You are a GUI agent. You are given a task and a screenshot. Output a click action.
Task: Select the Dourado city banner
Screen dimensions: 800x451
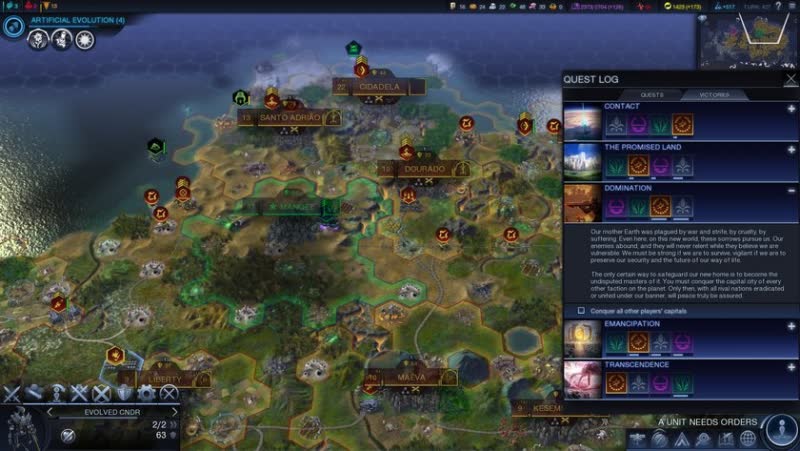[x=424, y=170]
